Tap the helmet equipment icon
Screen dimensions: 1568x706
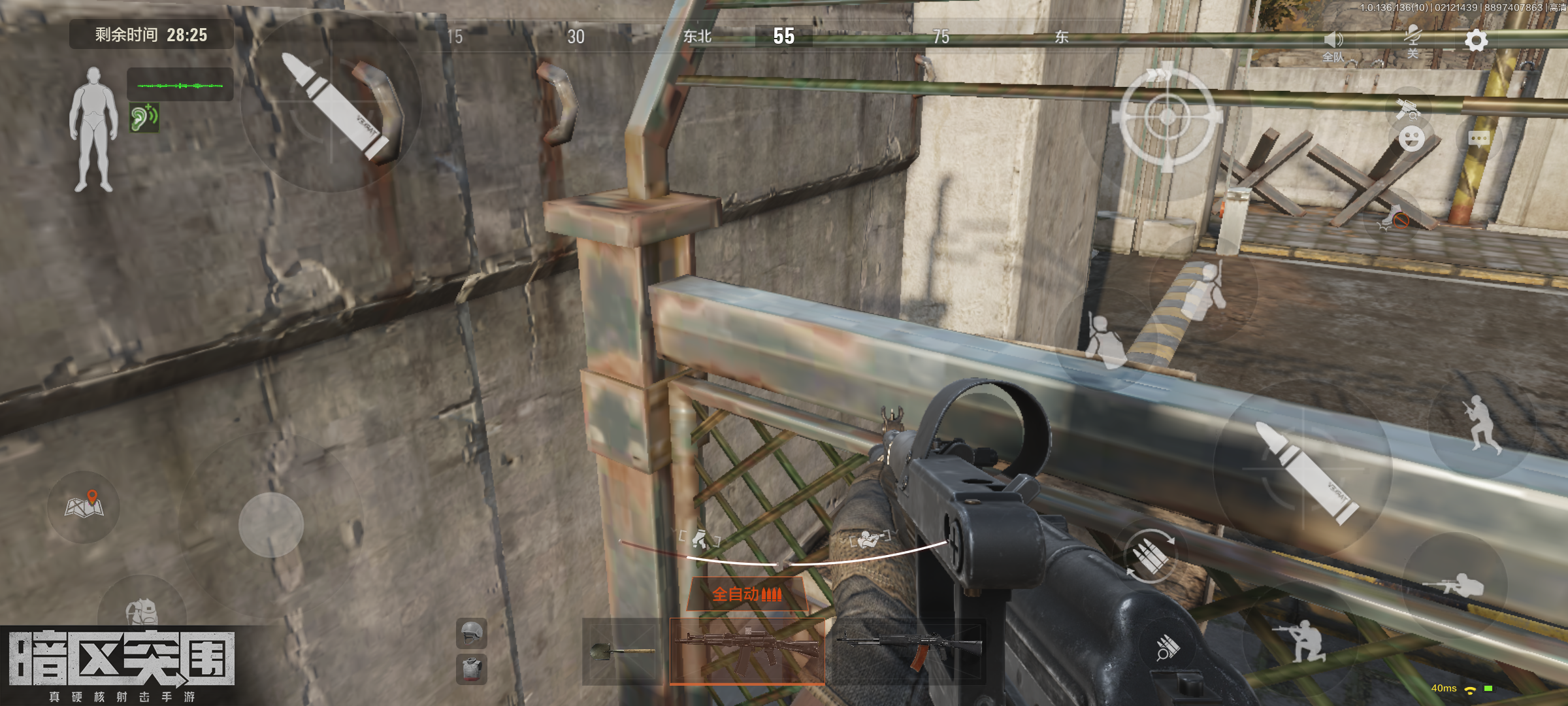click(x=471, y=633)
